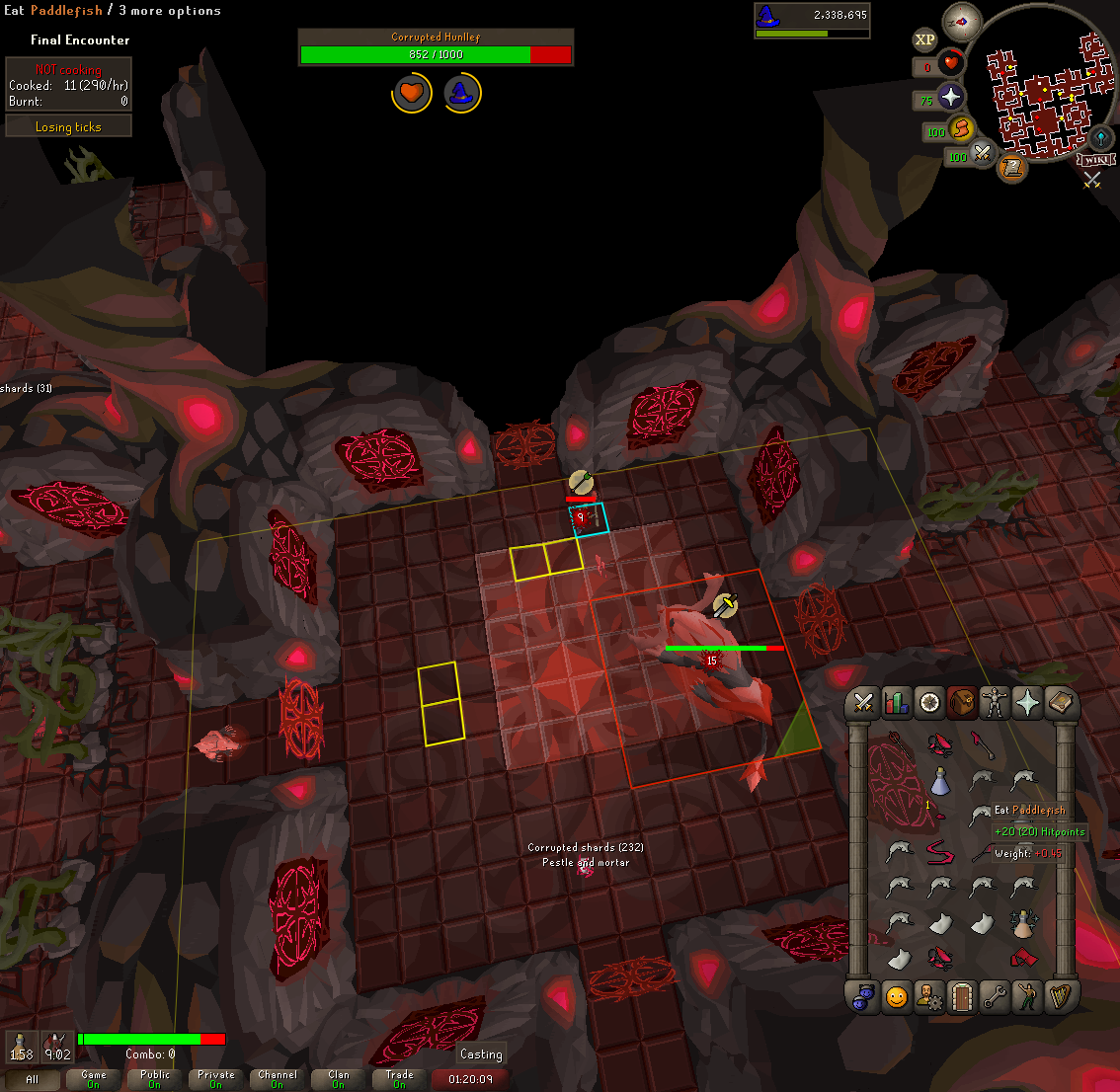Image resolution: width=1120 pixels, height=1092 pixels.
Task: Toggle the XP drops orb
Action: [924, 40]
